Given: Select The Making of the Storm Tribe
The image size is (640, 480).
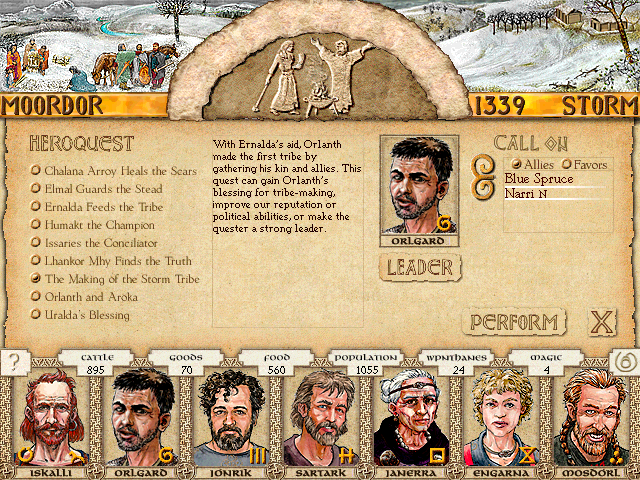Looking at the screenshot, I should [x=120, y=279].
